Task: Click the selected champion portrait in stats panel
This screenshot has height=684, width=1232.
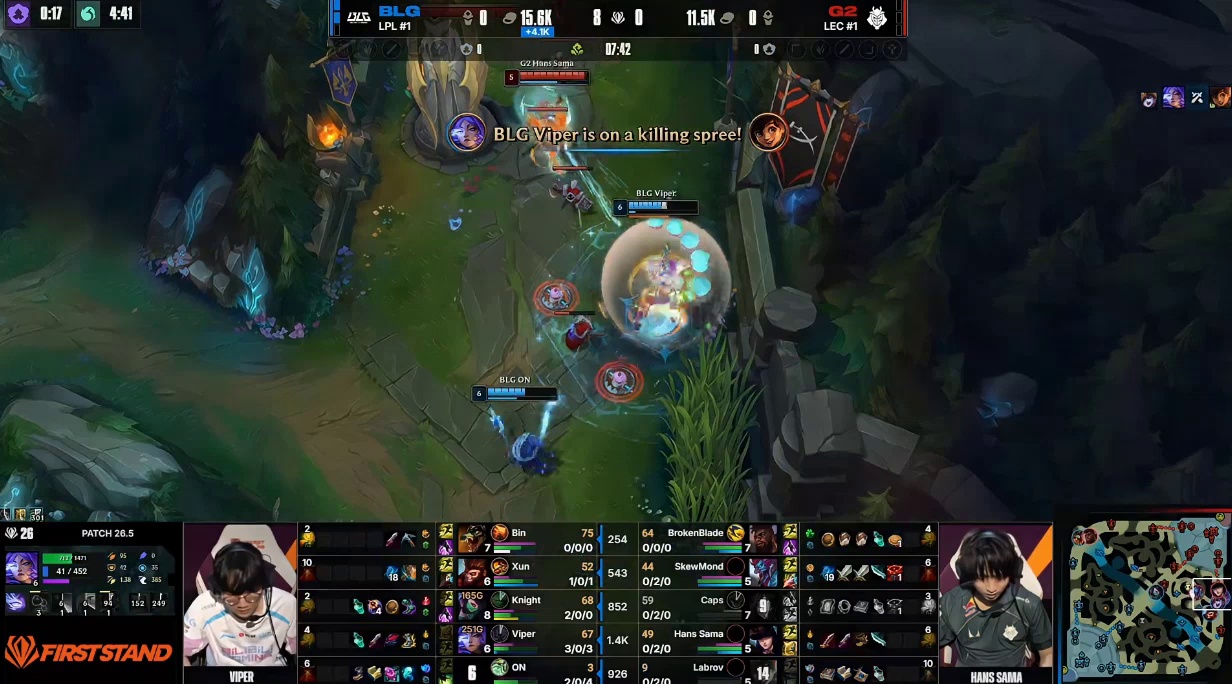Action: (21, 567)
